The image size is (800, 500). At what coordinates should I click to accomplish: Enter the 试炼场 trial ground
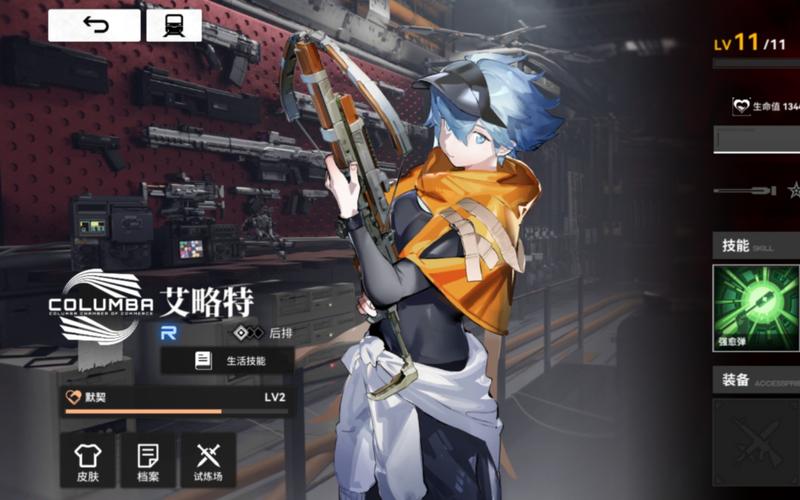208,460
